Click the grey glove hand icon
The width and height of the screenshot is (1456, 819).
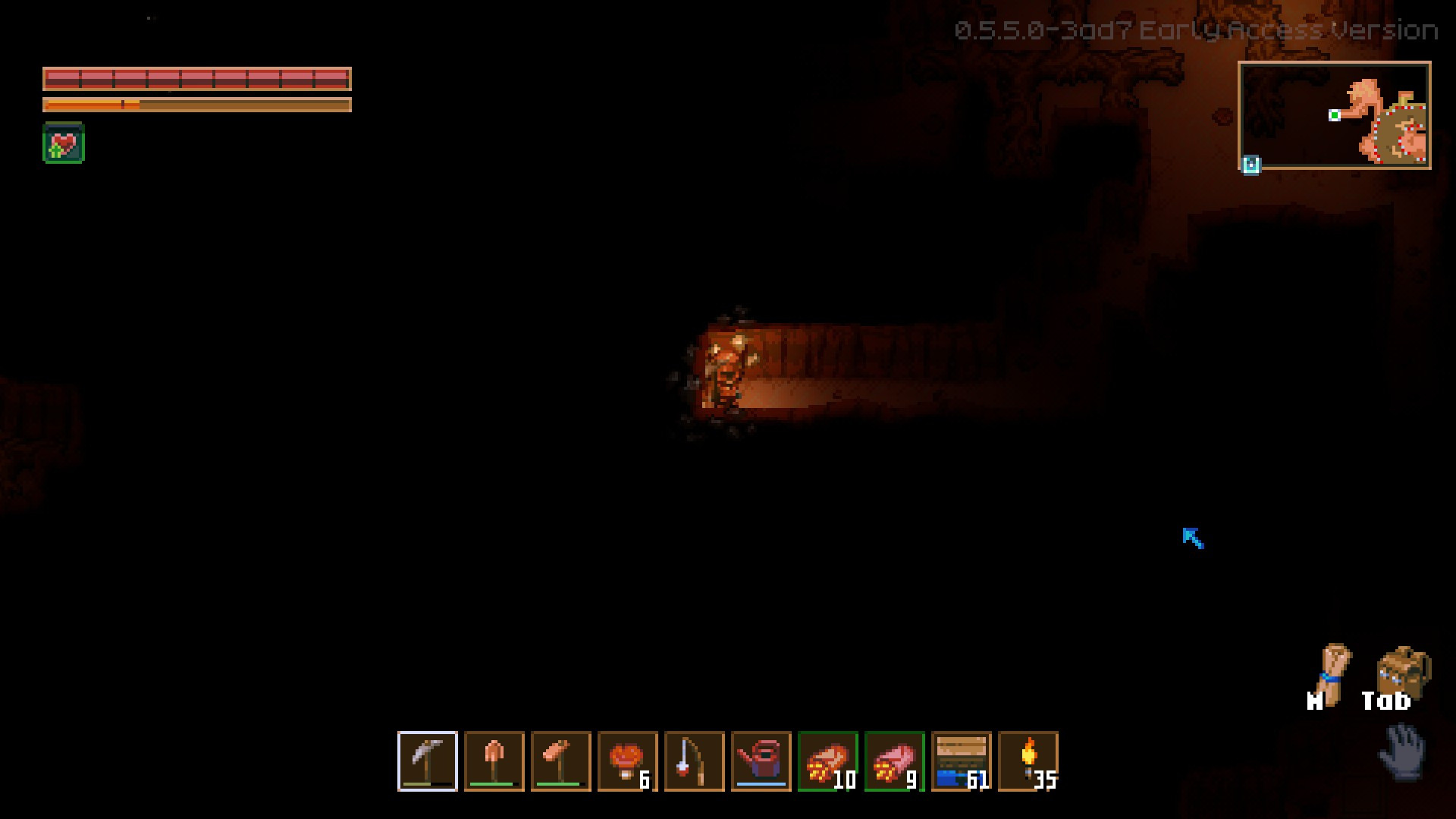1404,751
